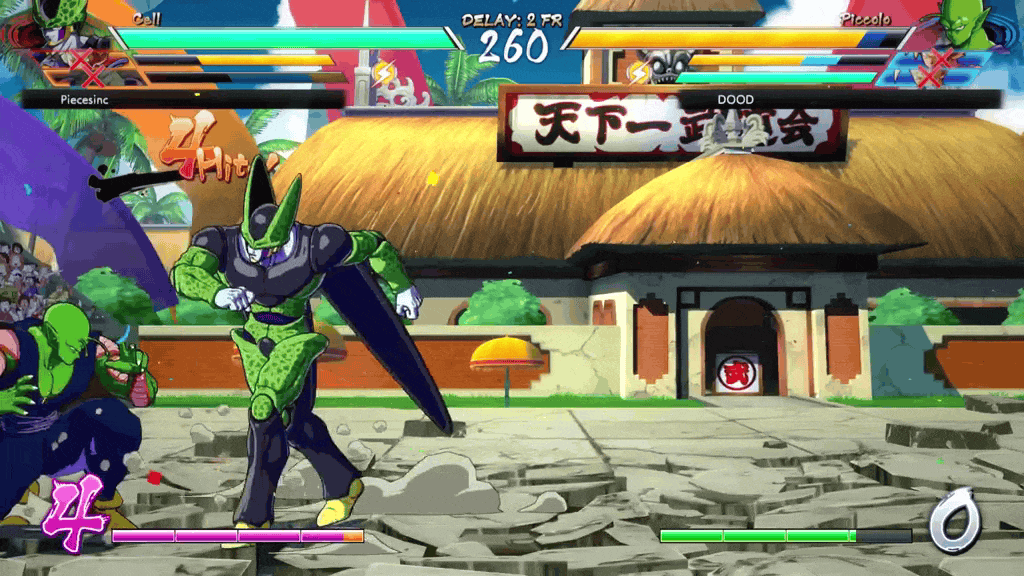Viewport: 1024px width, 576px height.
Task: Select the DOOD player name plate
Action: [x=838, y=100]
